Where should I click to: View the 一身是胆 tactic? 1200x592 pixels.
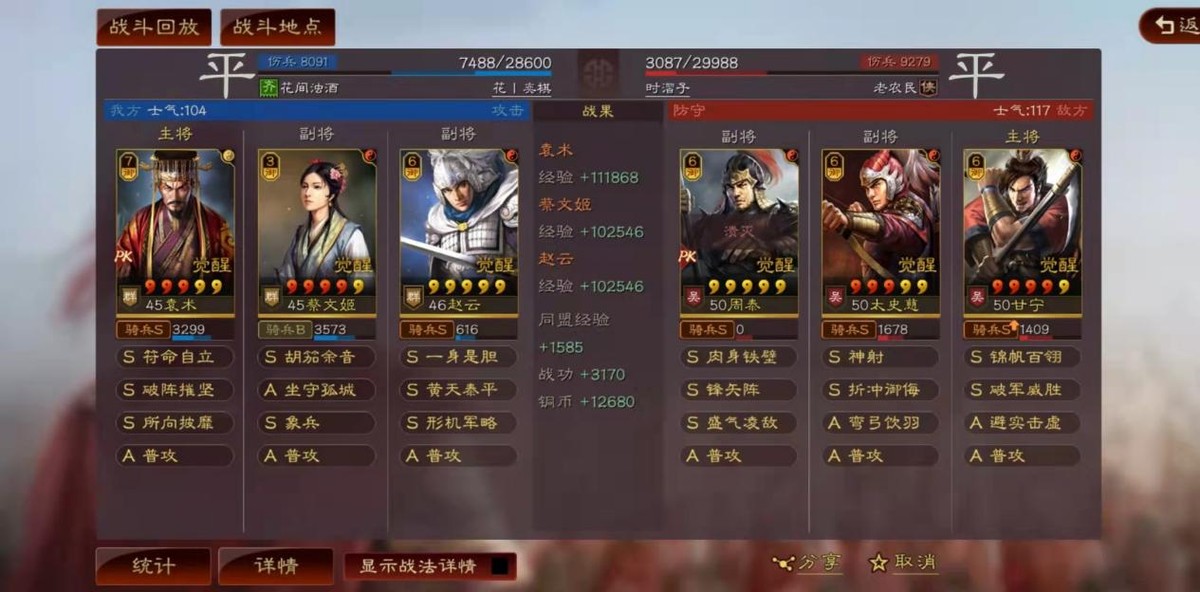[x=459, y=357]
